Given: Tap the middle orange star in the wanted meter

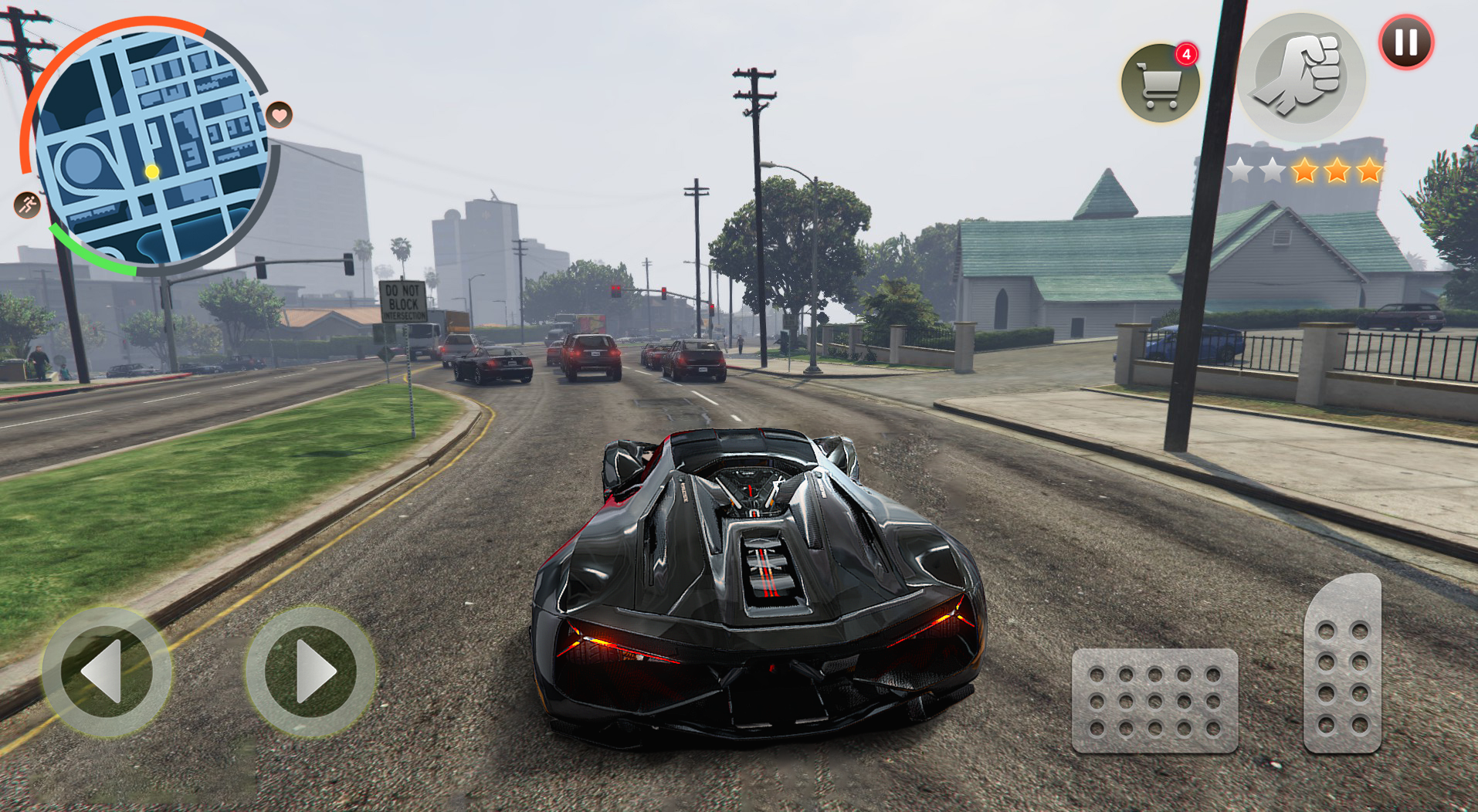Looking at the screenshot, I should pyautogui.click(x=1337, y=171).
